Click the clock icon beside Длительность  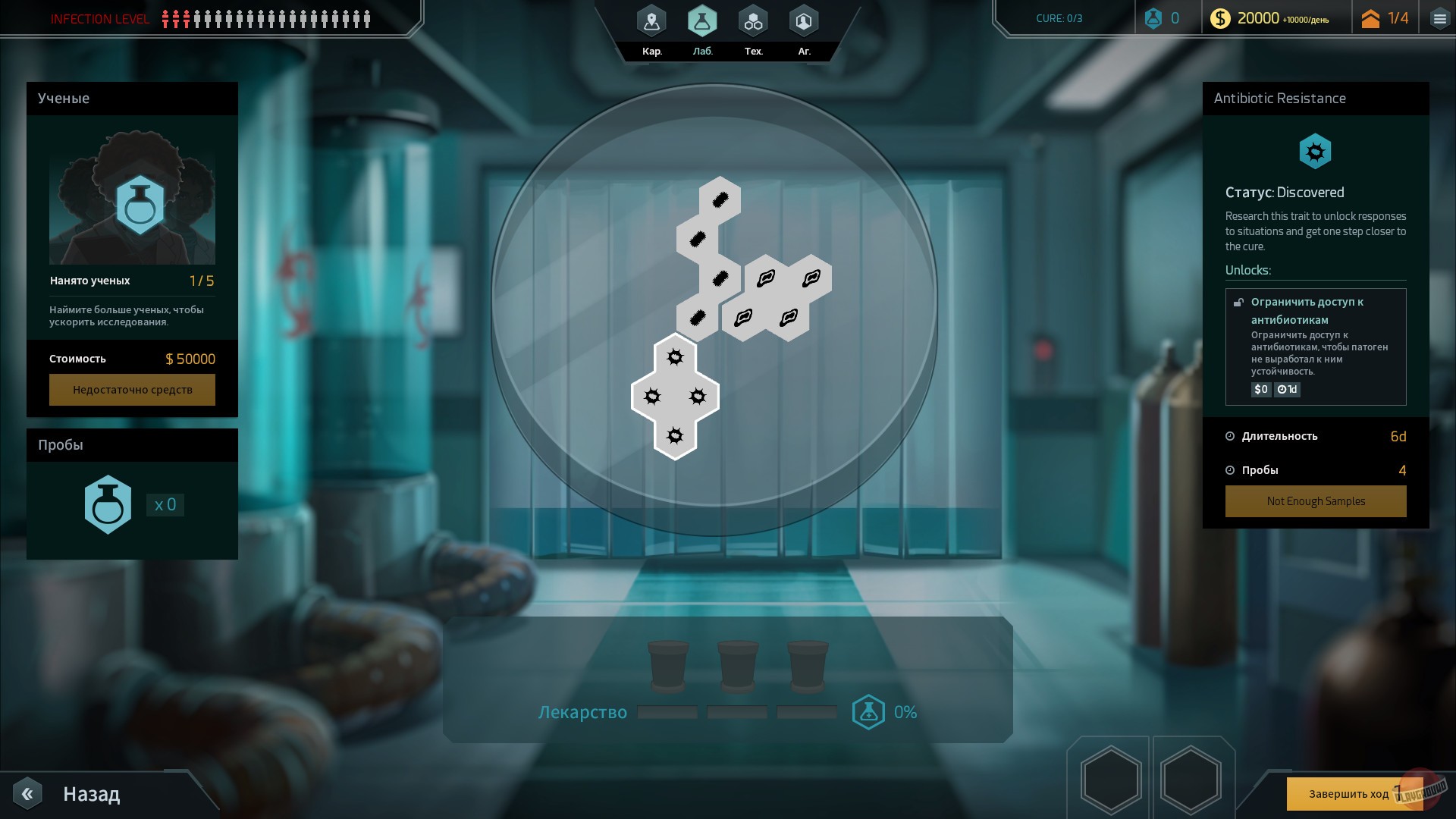click(x=1229, y=436)
